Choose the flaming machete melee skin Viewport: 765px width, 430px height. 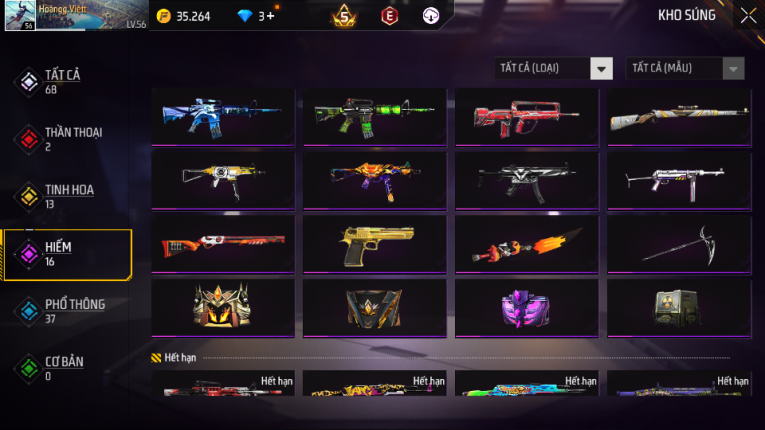point(527,244)
